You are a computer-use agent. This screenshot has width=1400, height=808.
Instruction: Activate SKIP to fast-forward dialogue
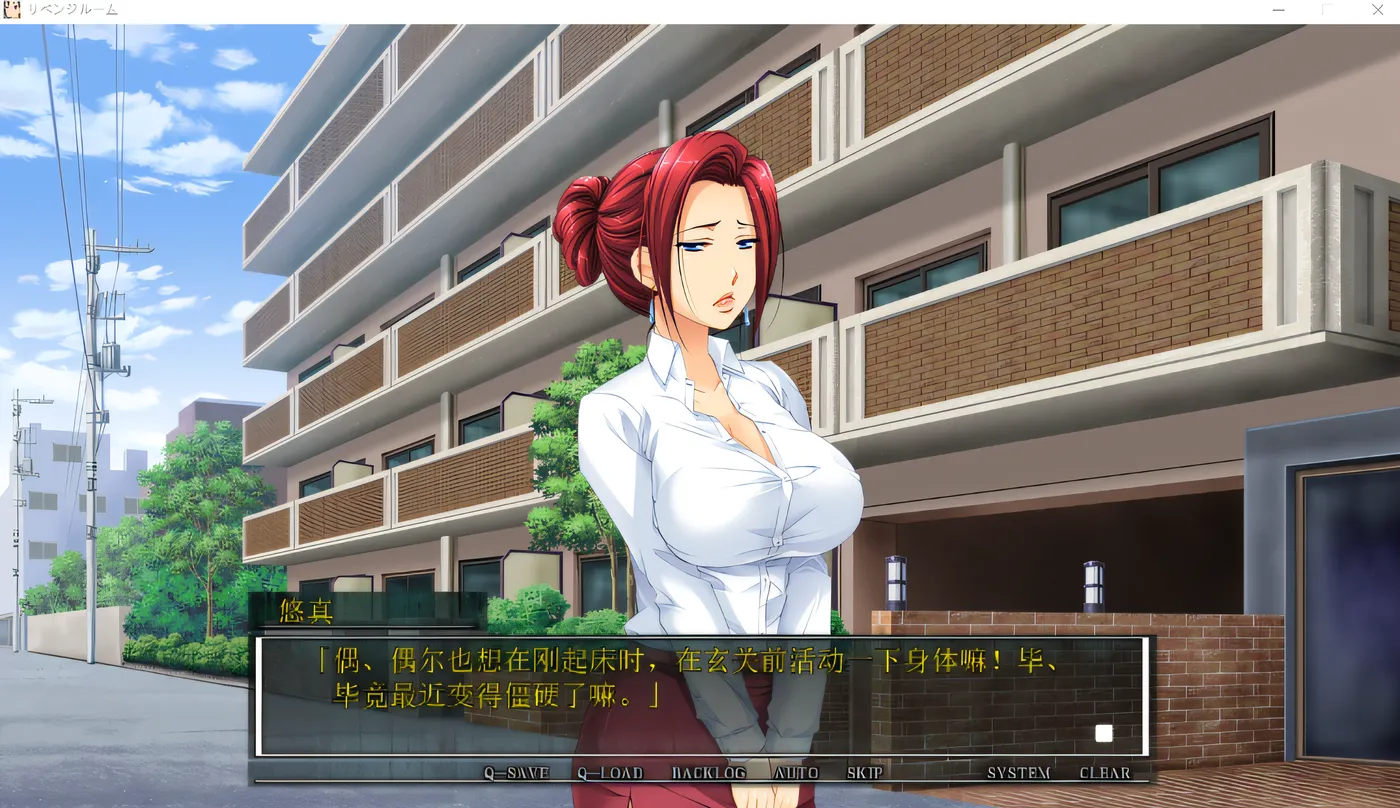click(x=864, y=773)
